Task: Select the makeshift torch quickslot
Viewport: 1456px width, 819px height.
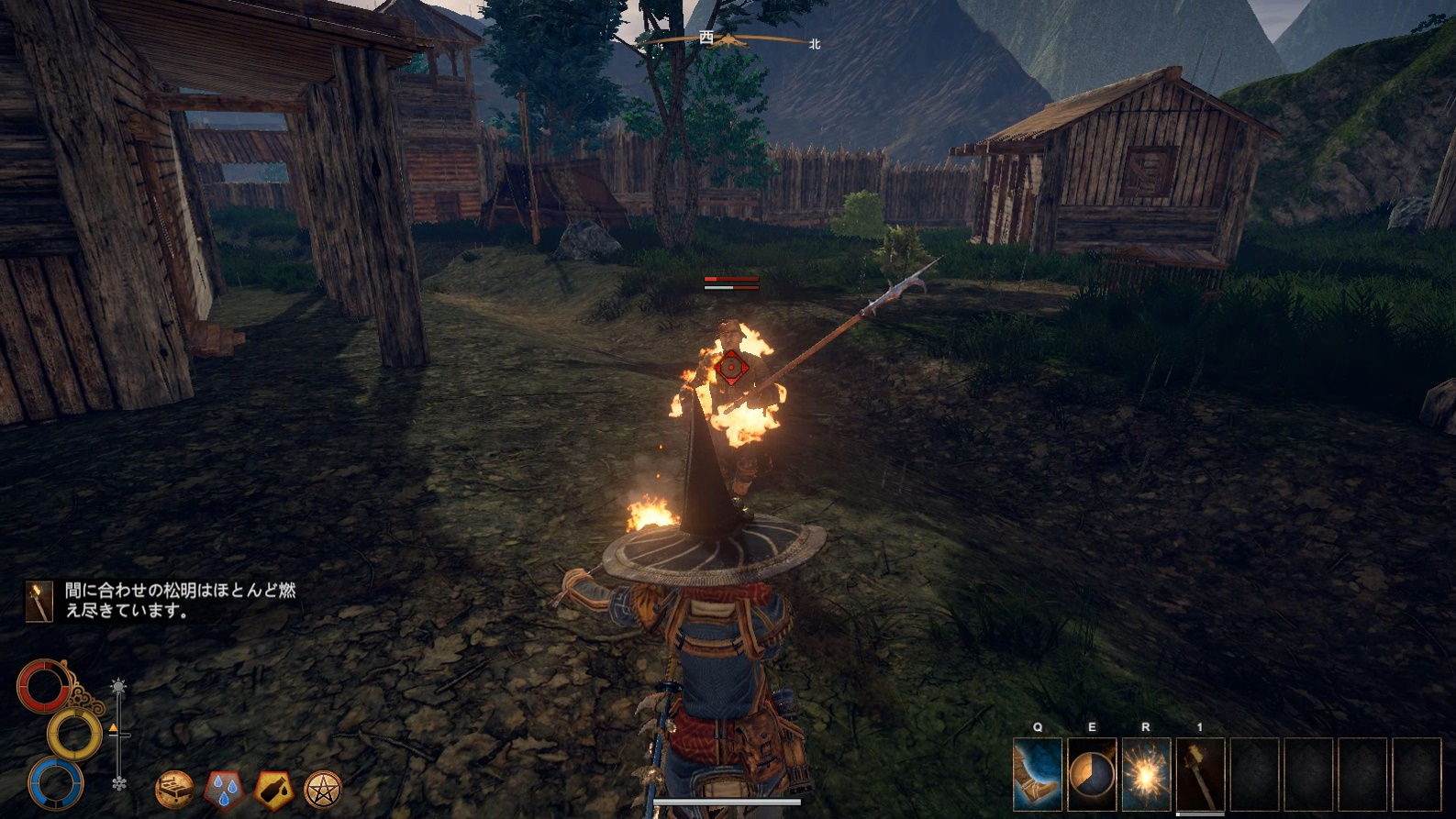Action: [x=1200, y=775]
